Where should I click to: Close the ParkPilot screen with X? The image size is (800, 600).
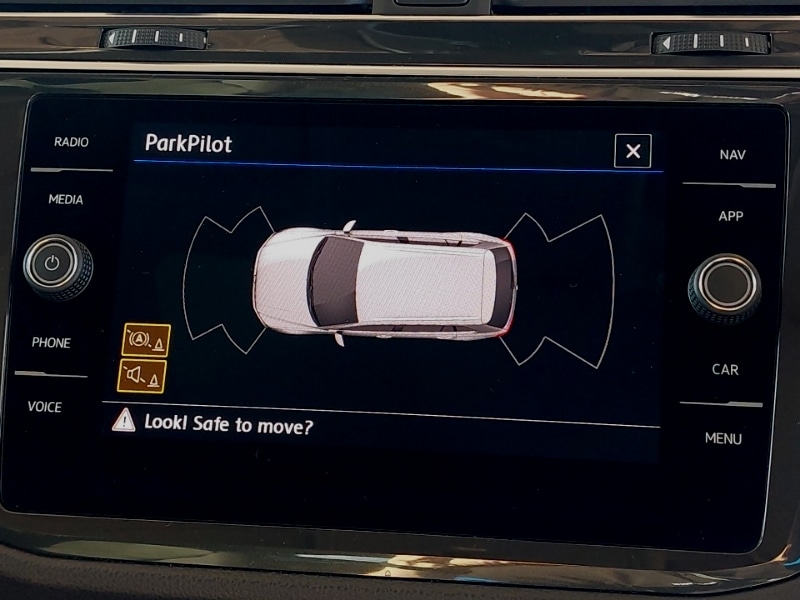(632, 151)
